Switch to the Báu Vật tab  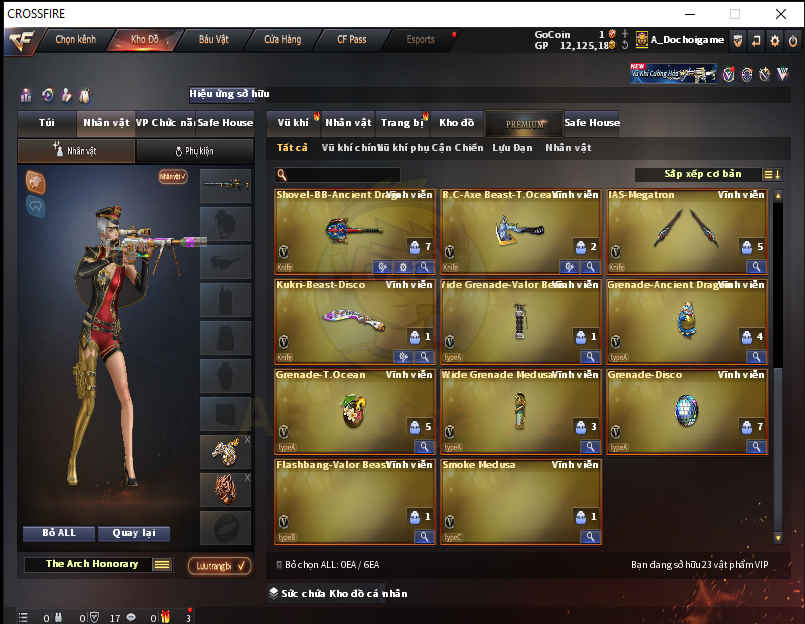click(x=214, y=40)
